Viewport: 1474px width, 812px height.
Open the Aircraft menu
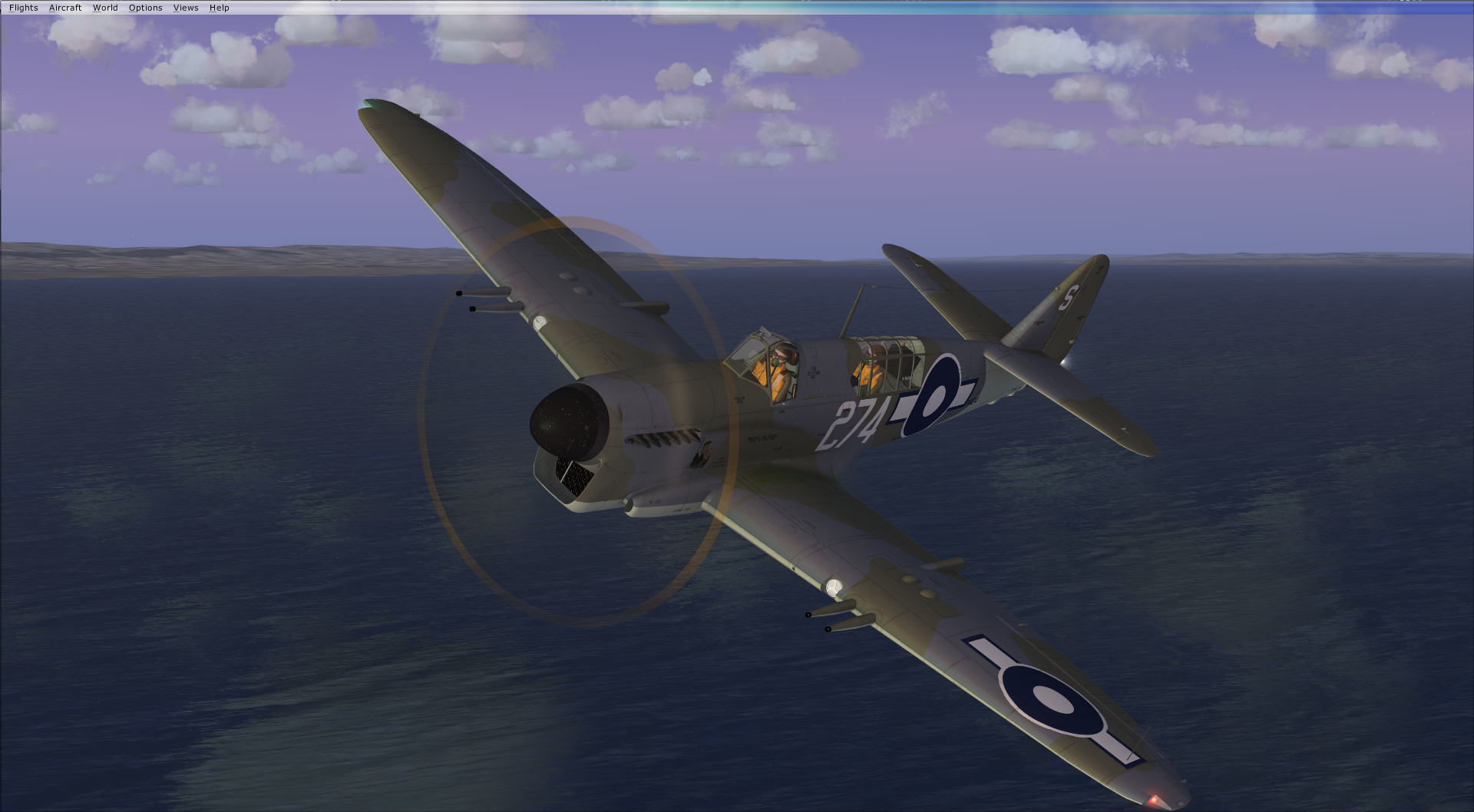point(65,8)
